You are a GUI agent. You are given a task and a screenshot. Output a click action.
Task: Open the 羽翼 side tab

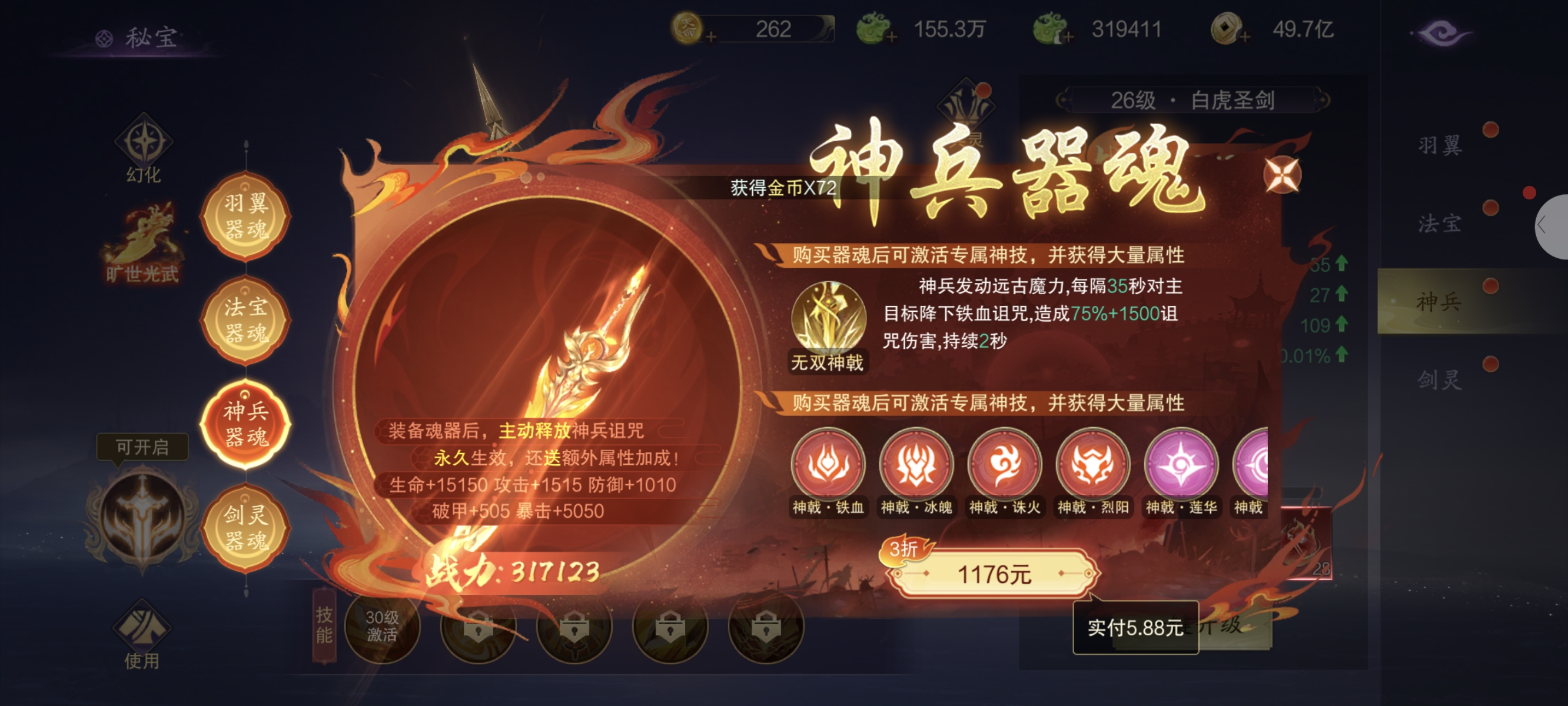[x=1440, y=146]
